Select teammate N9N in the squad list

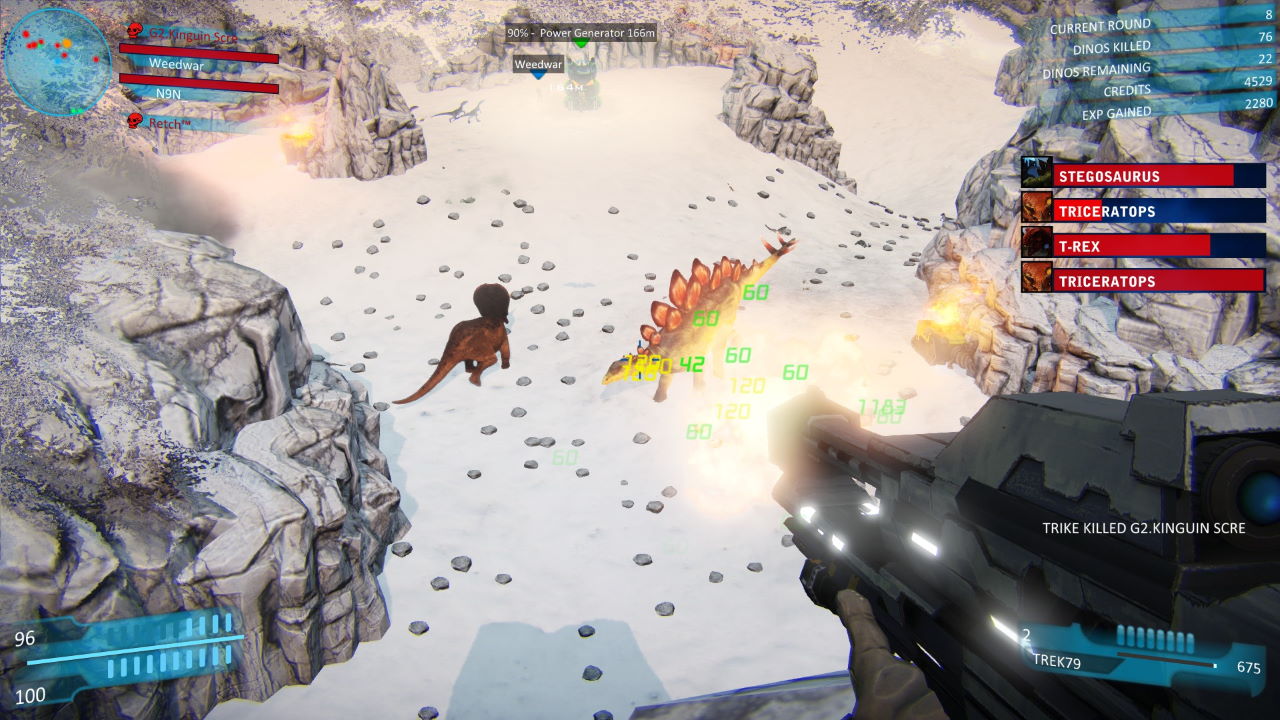pos(168,93)
